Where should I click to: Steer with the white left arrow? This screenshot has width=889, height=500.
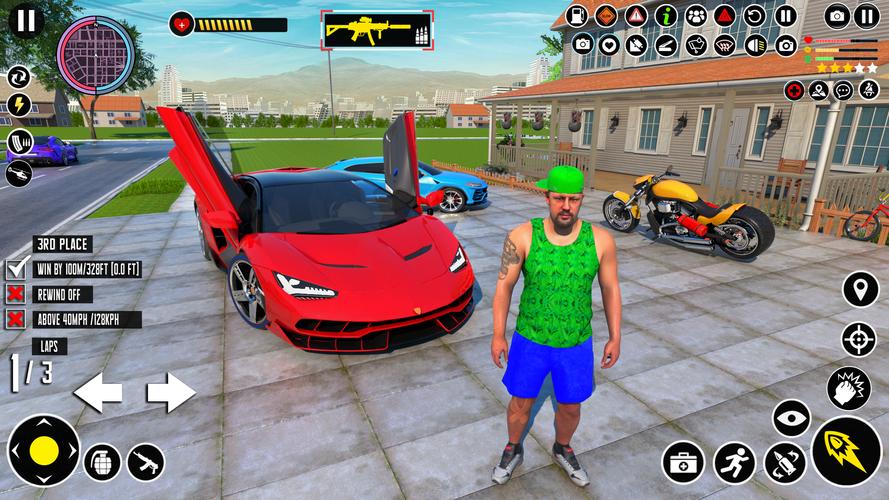[97, 392]
